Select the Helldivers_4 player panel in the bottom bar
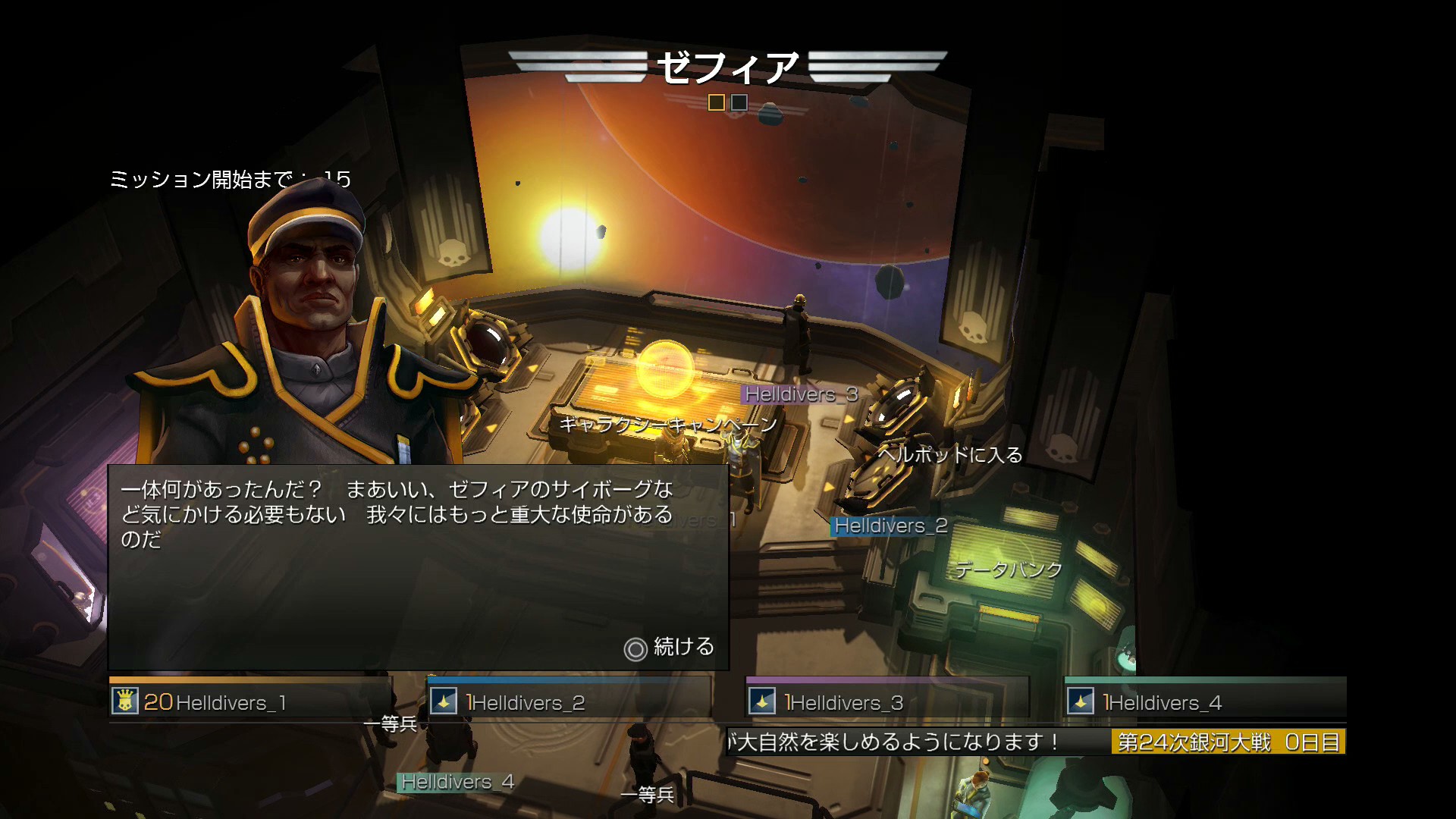1456x819 pixels. (x=1206, y=701)
